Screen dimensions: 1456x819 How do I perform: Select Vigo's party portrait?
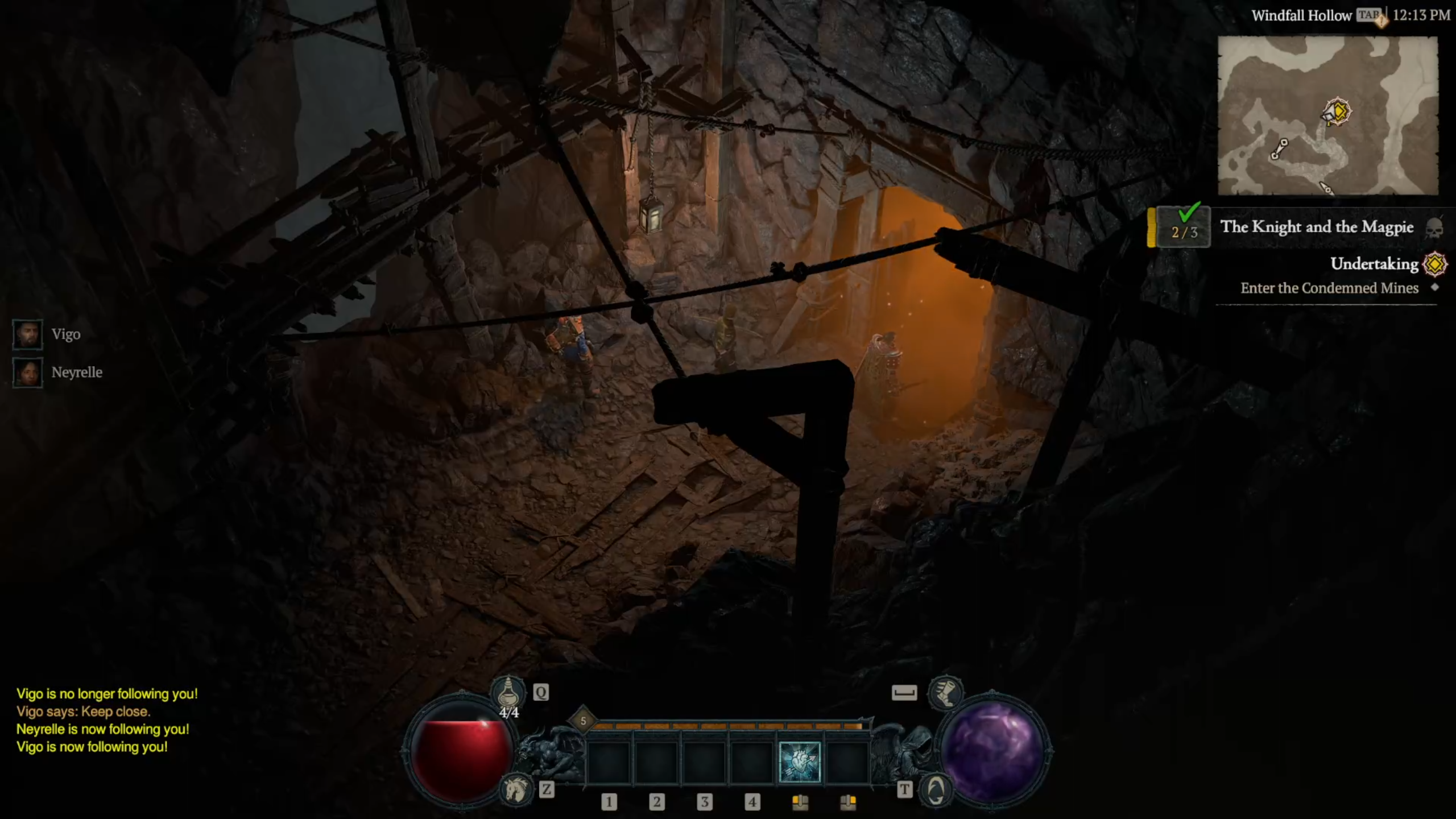27,334
